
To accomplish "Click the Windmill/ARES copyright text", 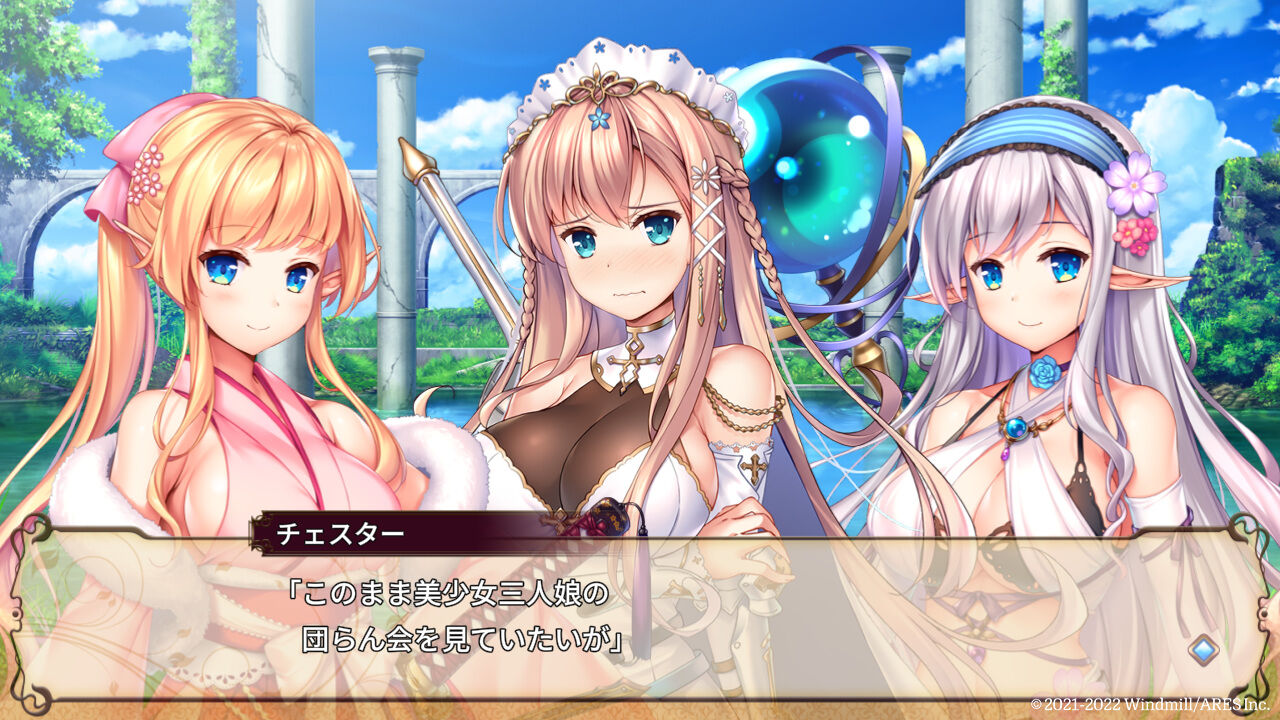I will tap(1150, 703).
